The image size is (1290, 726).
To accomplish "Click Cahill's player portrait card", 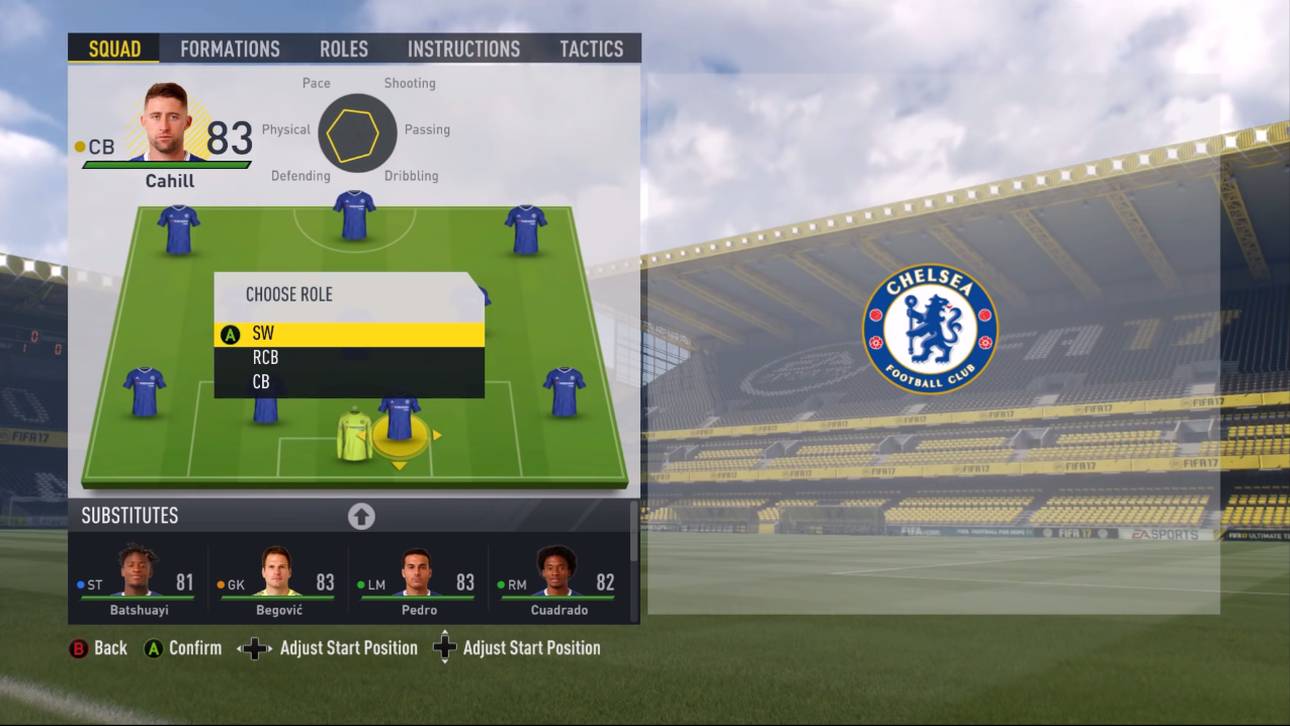I will coord(166,125).
